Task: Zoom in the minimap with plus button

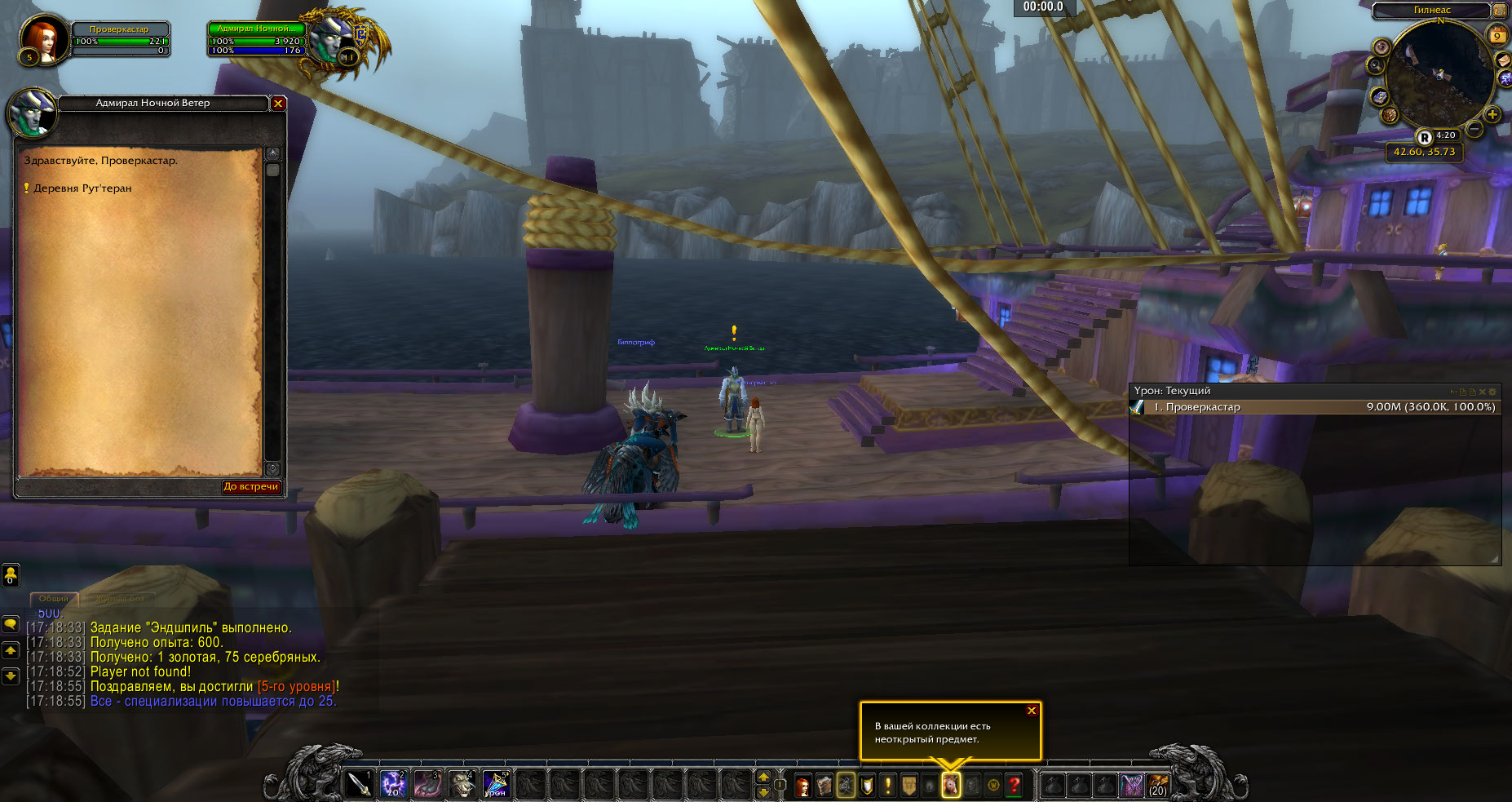Action: 1492,115
